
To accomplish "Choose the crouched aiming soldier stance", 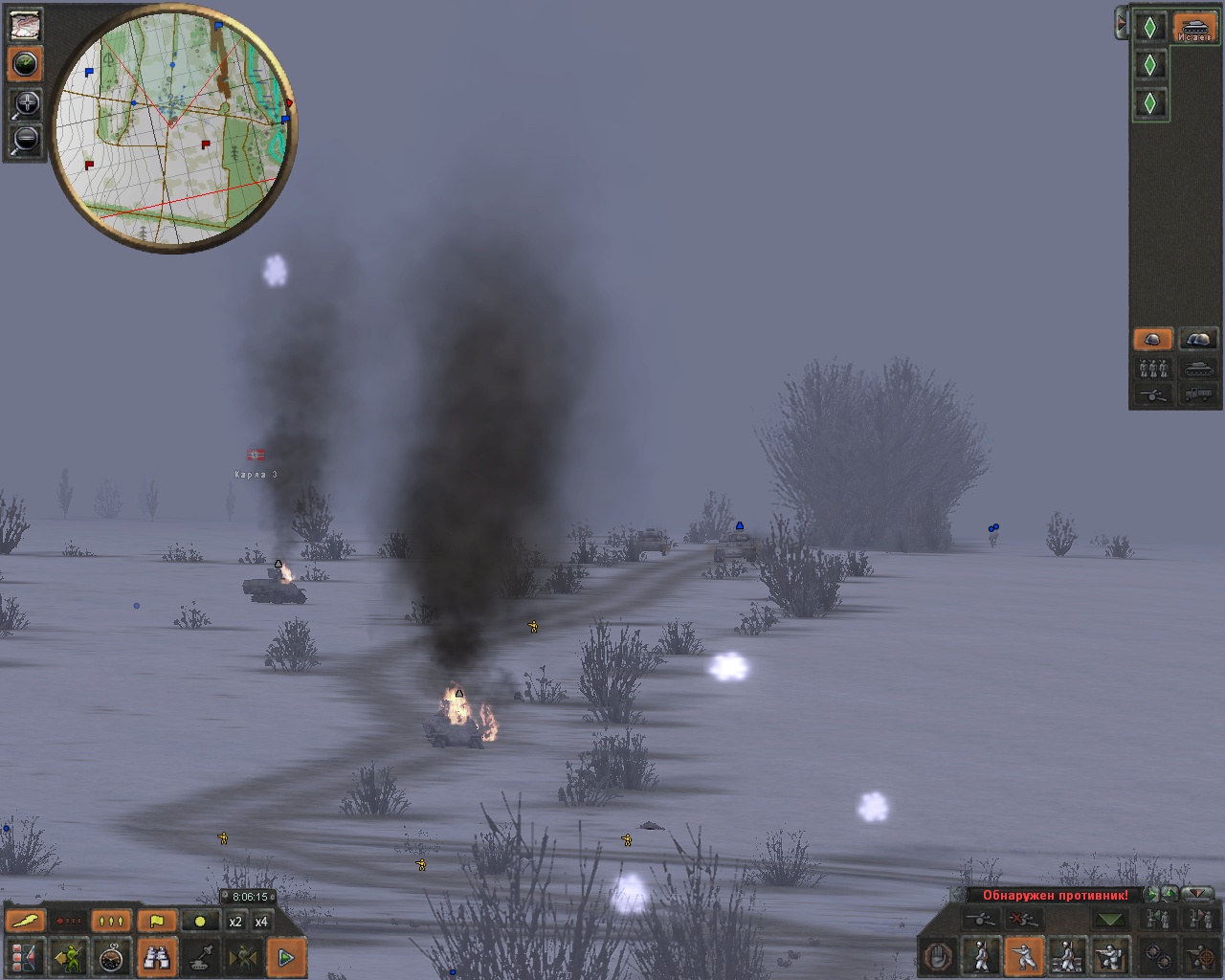I will click(1024, 956).
